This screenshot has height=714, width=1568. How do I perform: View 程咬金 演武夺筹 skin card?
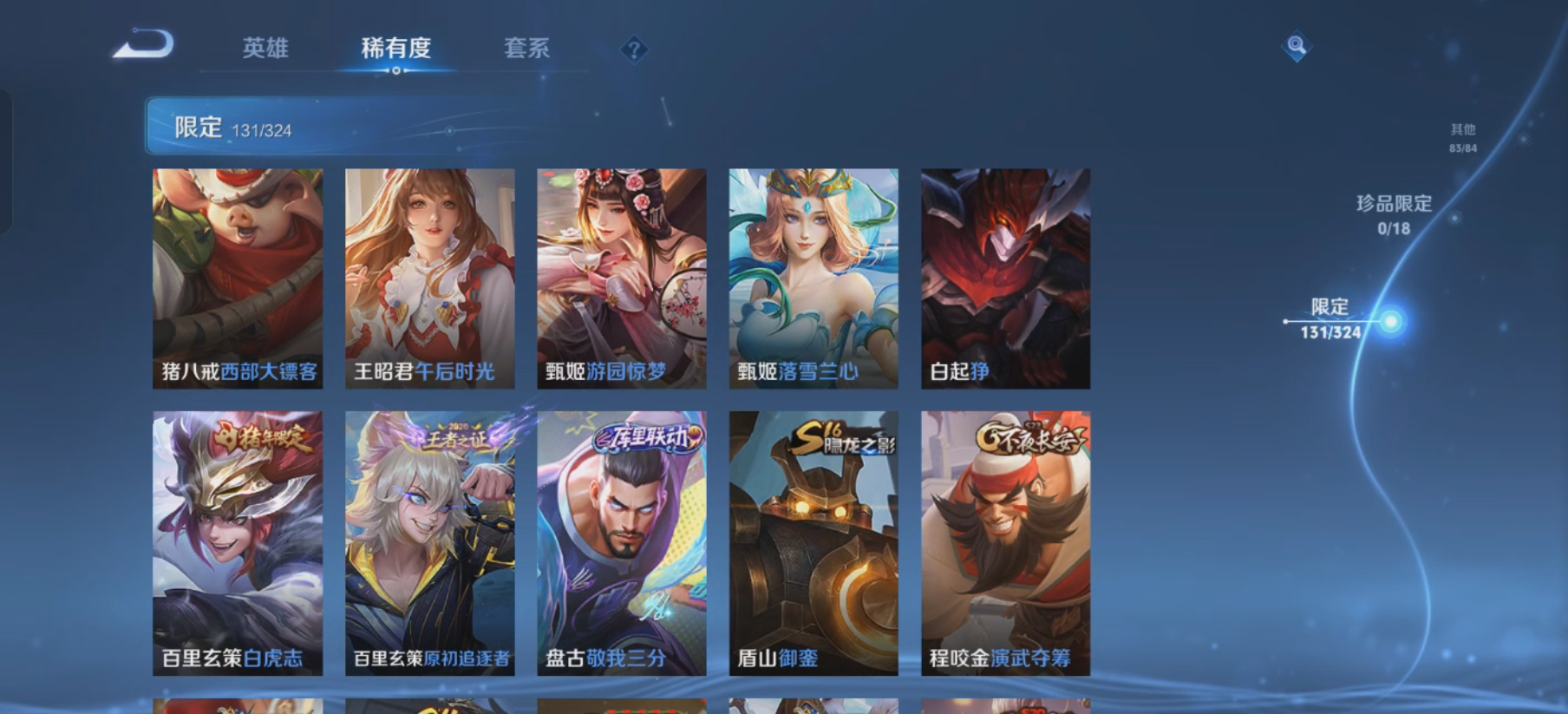click(x=1005, y=543)
